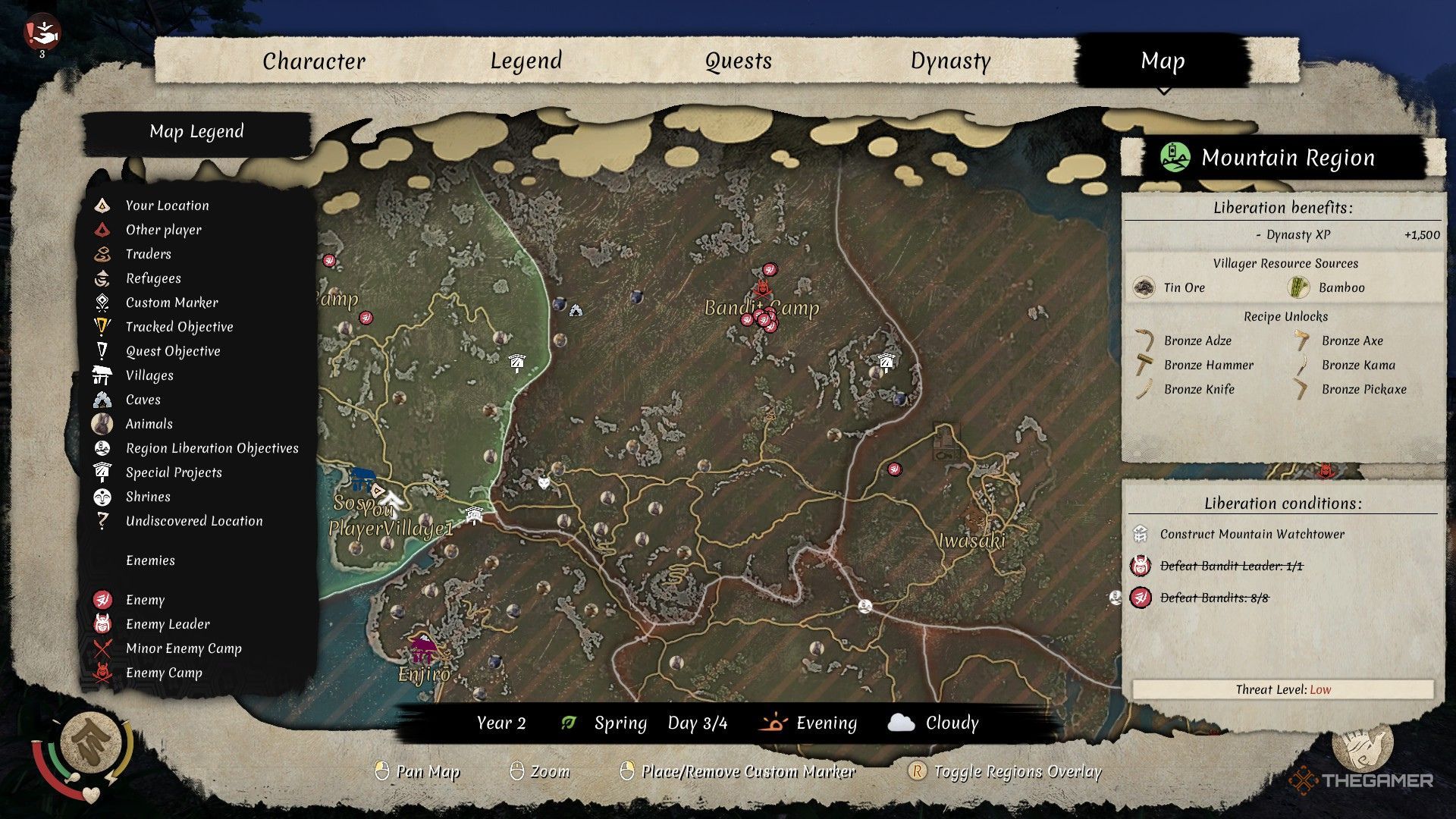Select the cave marker on the map
This screenshot has height=819, width=1456.
(x=576, y=309)
